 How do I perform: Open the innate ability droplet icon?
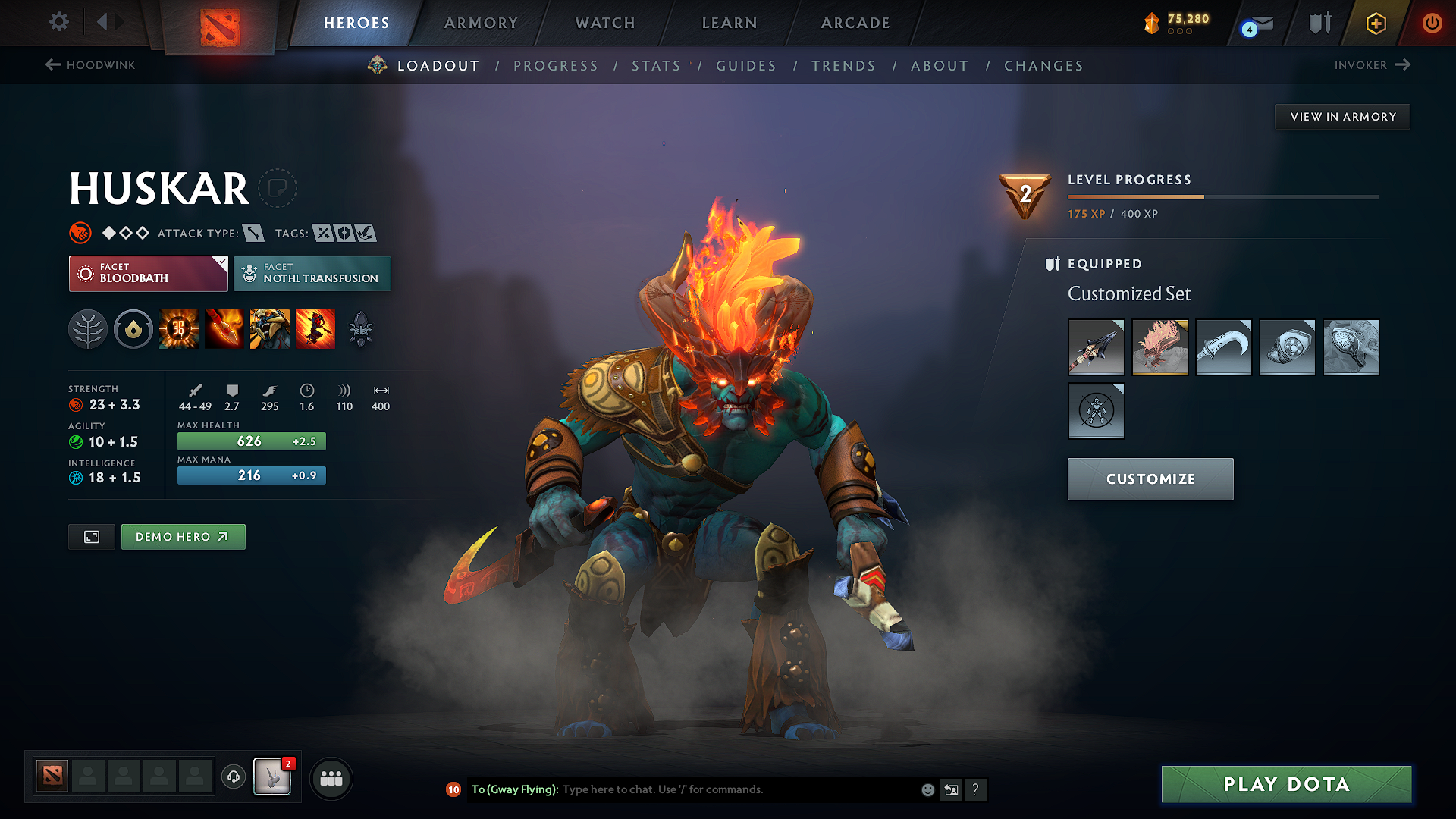(x=133, y=329)
